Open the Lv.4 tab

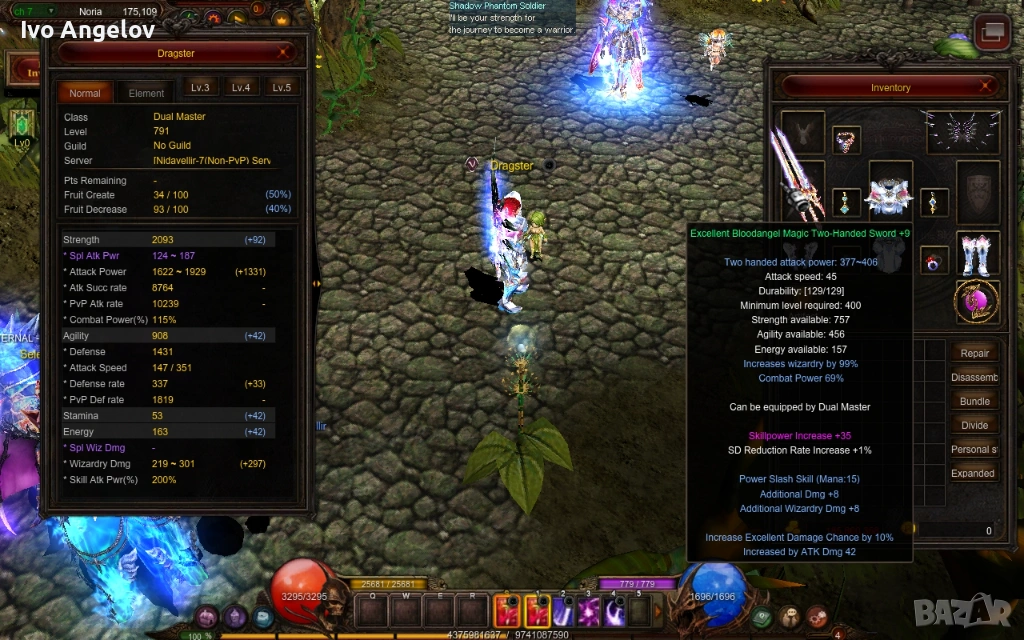[x=241, y=88]
